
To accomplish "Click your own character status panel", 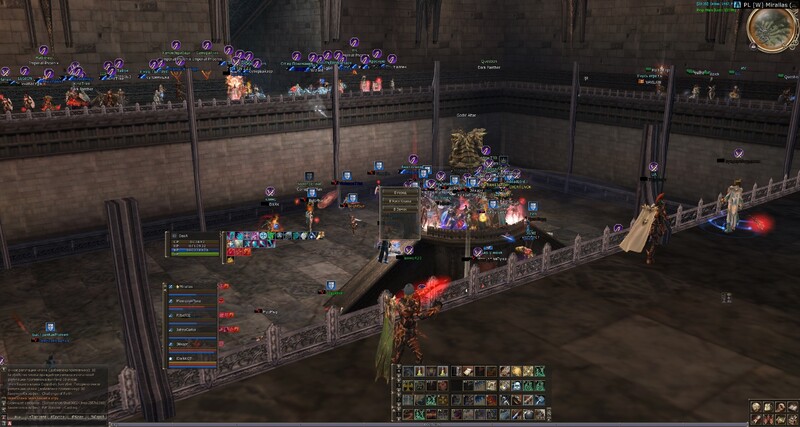I will (x=193, y=243).
